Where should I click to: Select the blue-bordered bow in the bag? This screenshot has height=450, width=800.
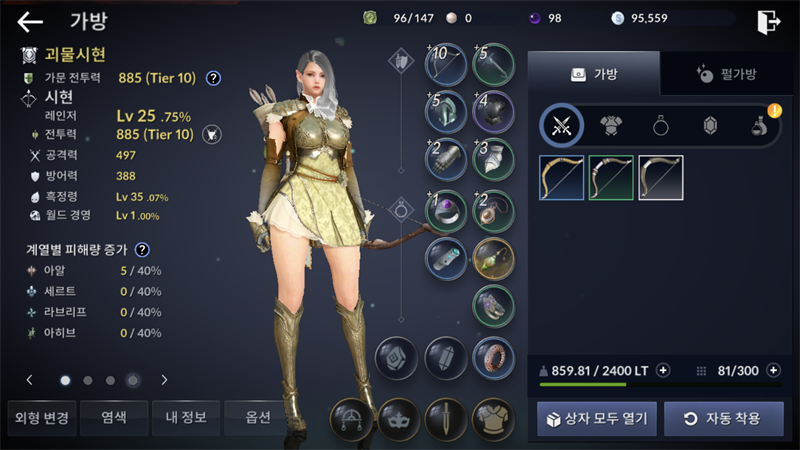point(562,178)
